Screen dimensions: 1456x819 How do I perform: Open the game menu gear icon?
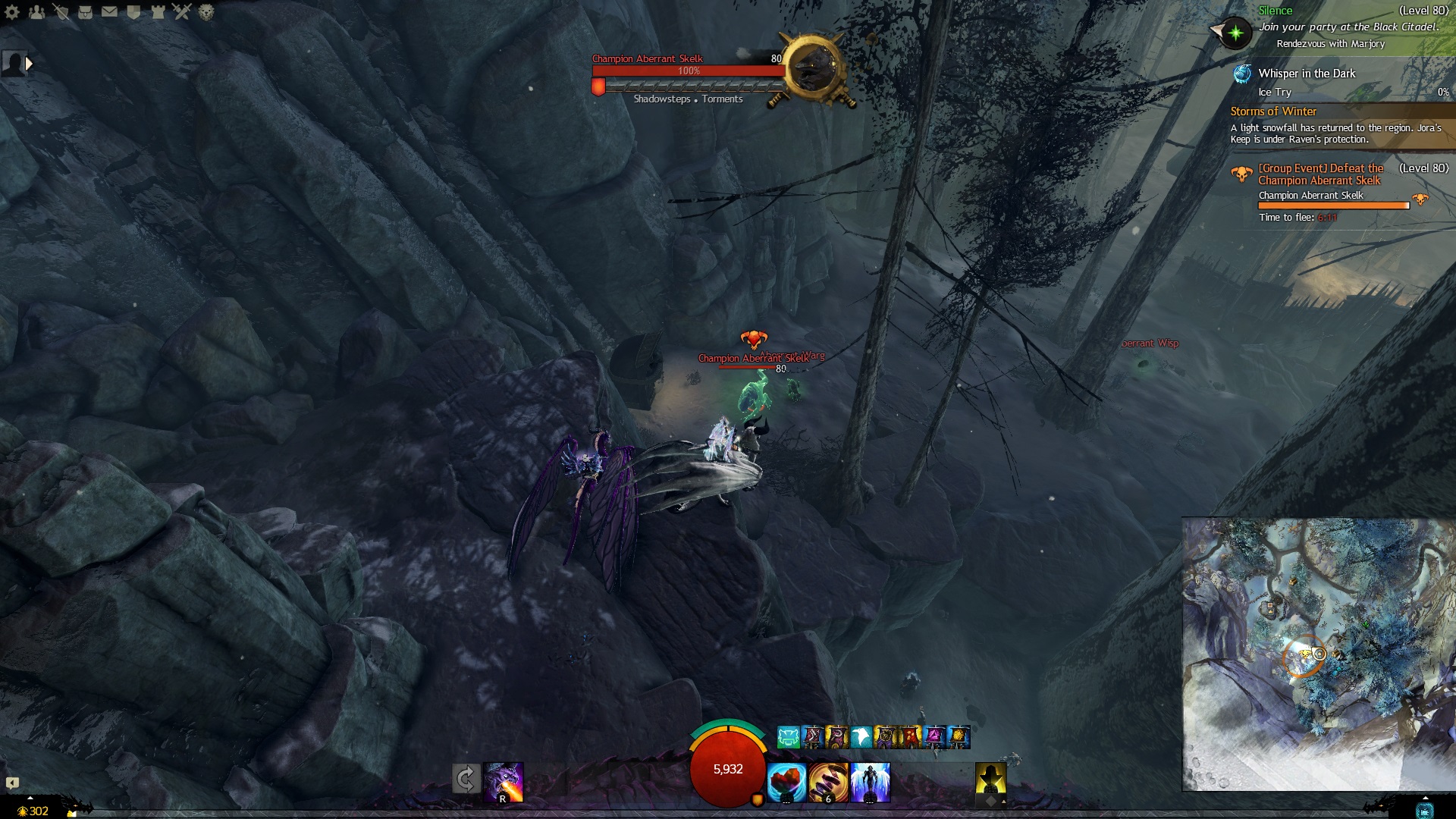click(x=12, y=12)
